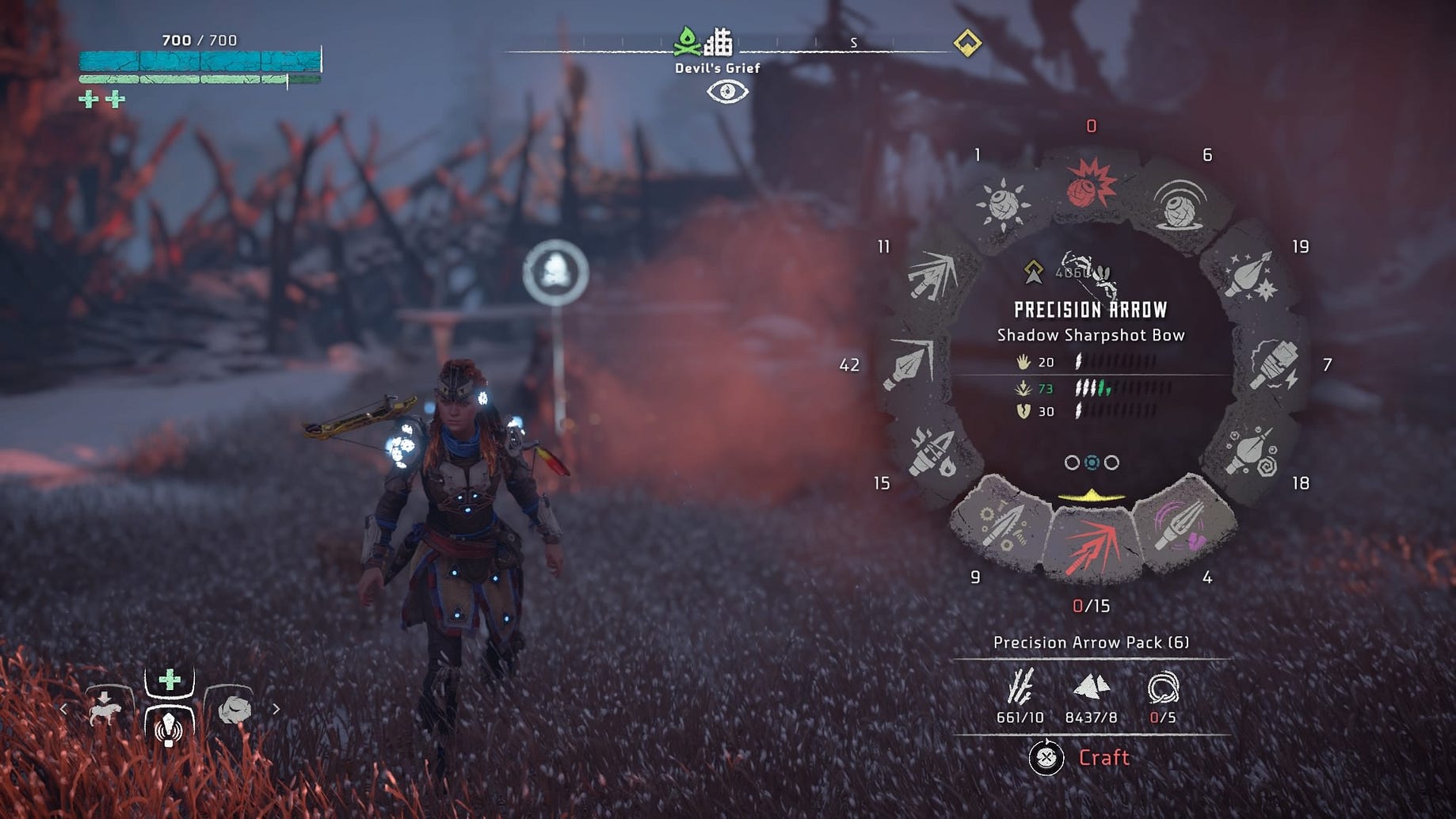The width and height of the screenshot is (1456, 819).
Task: Cycle tools with the left chevron
Action: coord(63,709)
